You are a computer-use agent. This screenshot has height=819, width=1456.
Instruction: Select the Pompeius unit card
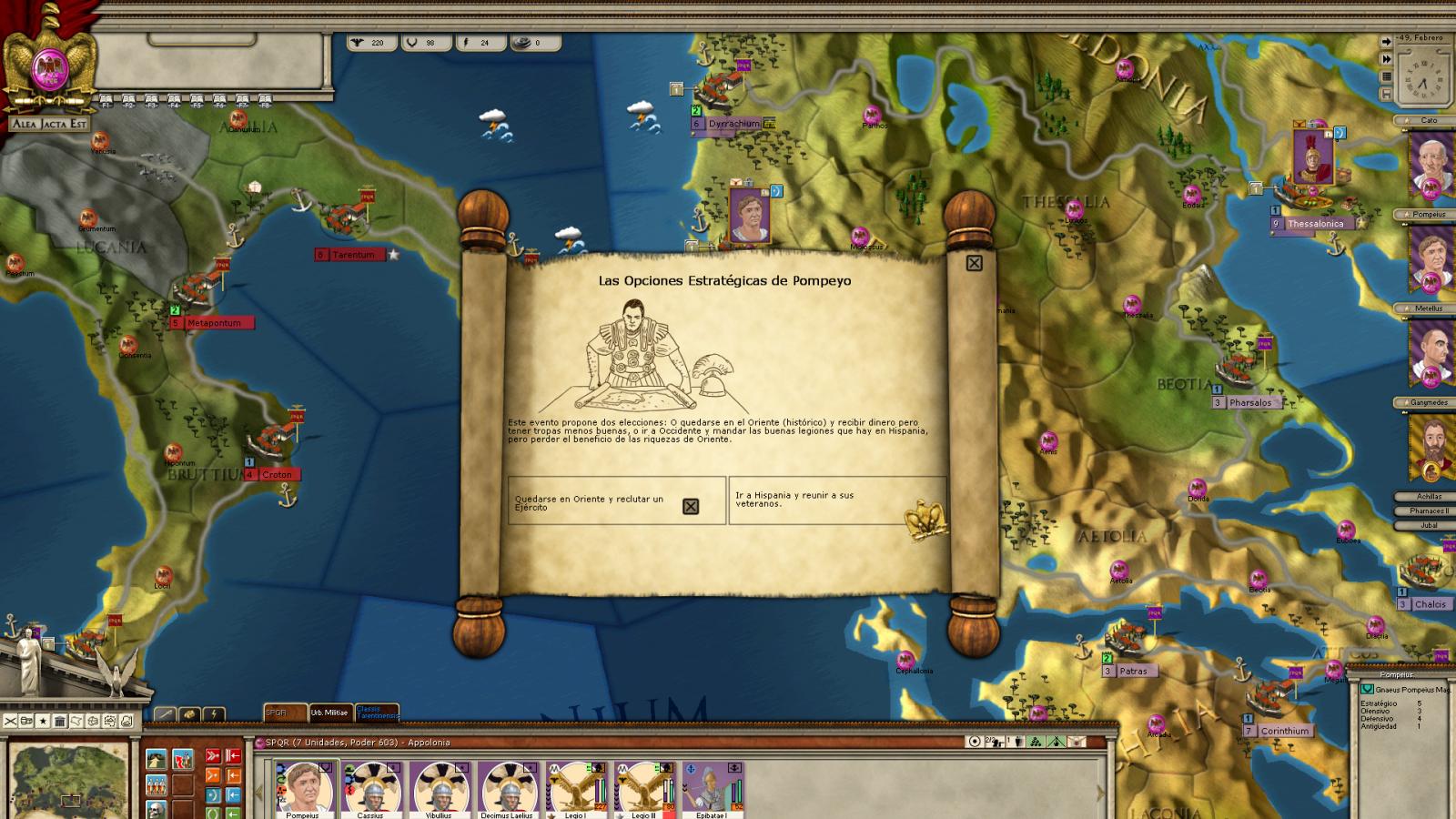[304, 788]
